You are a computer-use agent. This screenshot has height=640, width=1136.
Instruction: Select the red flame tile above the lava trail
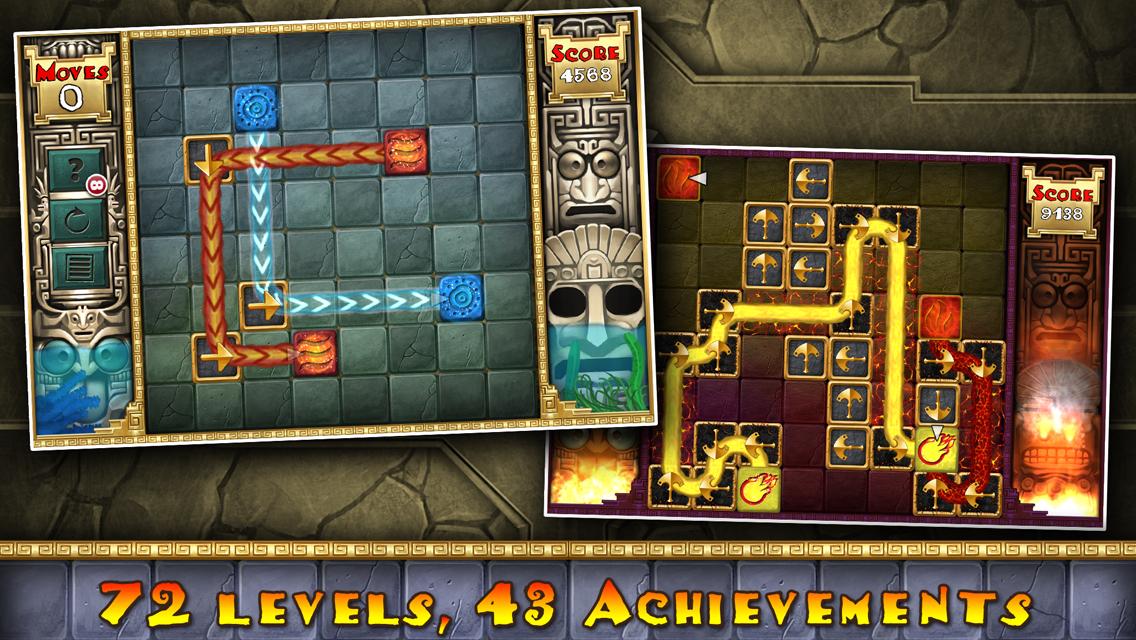pos(940,317)
